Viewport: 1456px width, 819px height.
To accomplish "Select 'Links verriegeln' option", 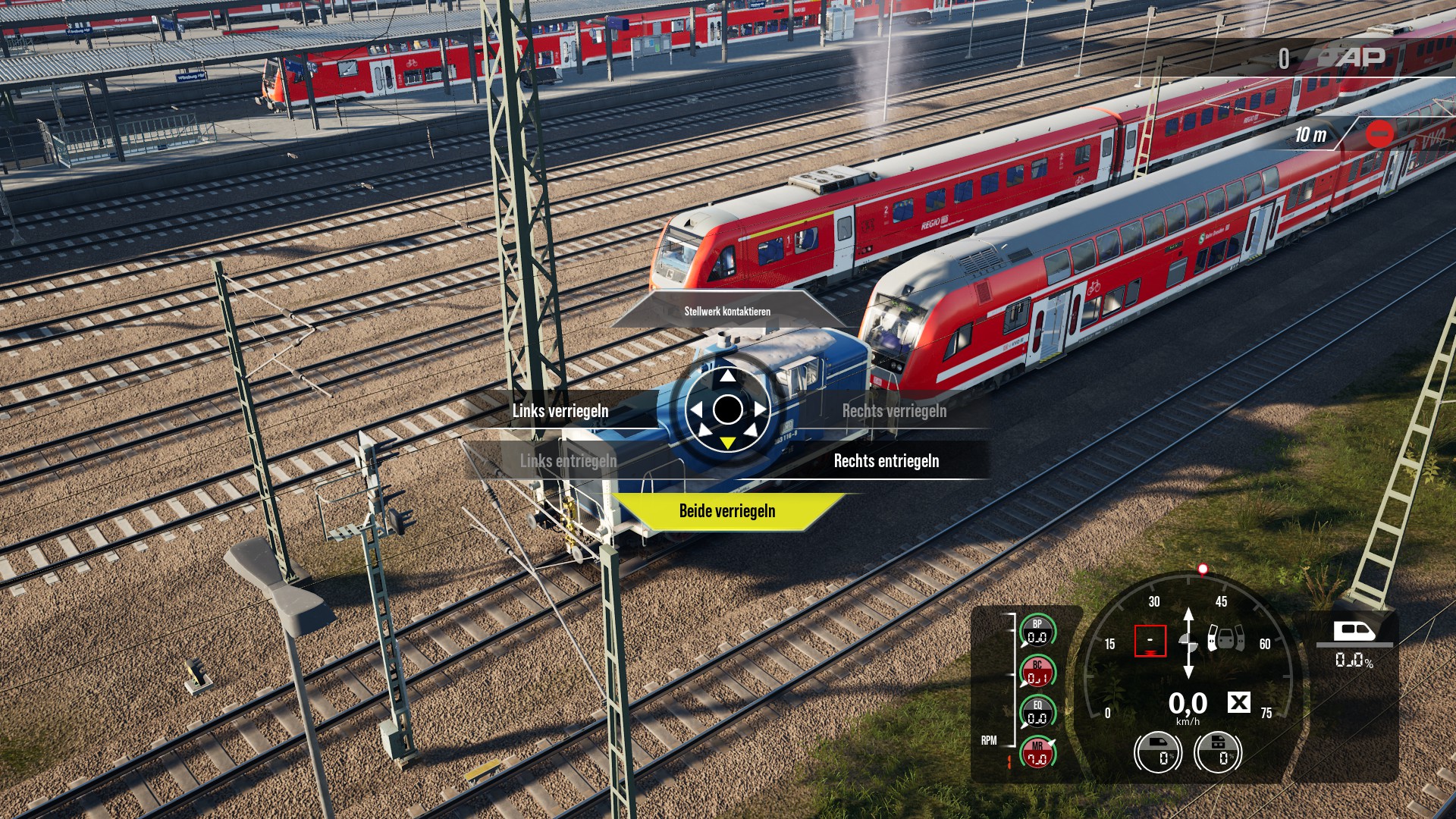I will click(560, 411).
